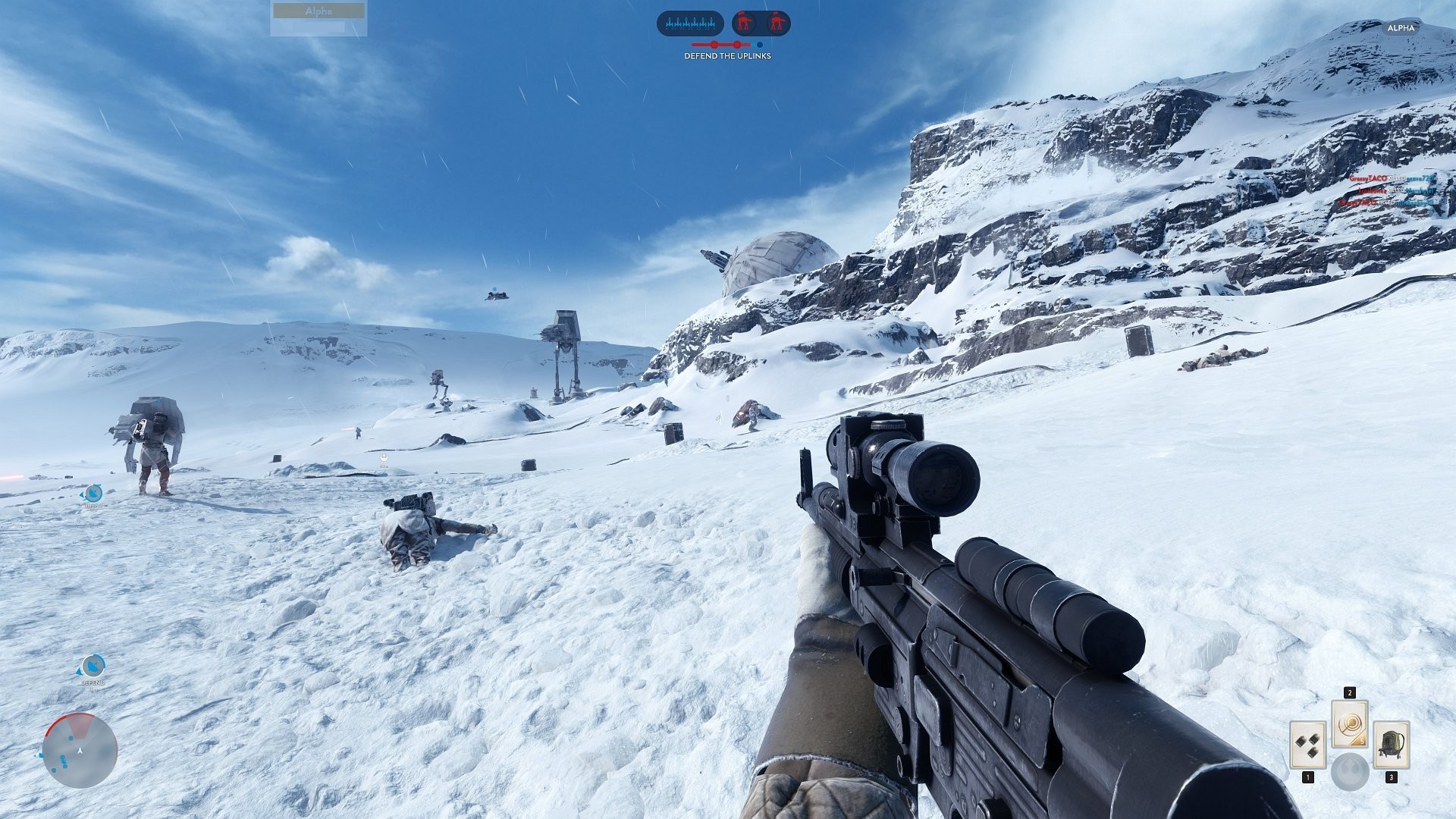Screen dimensions: 1456x819
Task: Click the blue Rebel fighter count pill
Action: tap(690, 23)
